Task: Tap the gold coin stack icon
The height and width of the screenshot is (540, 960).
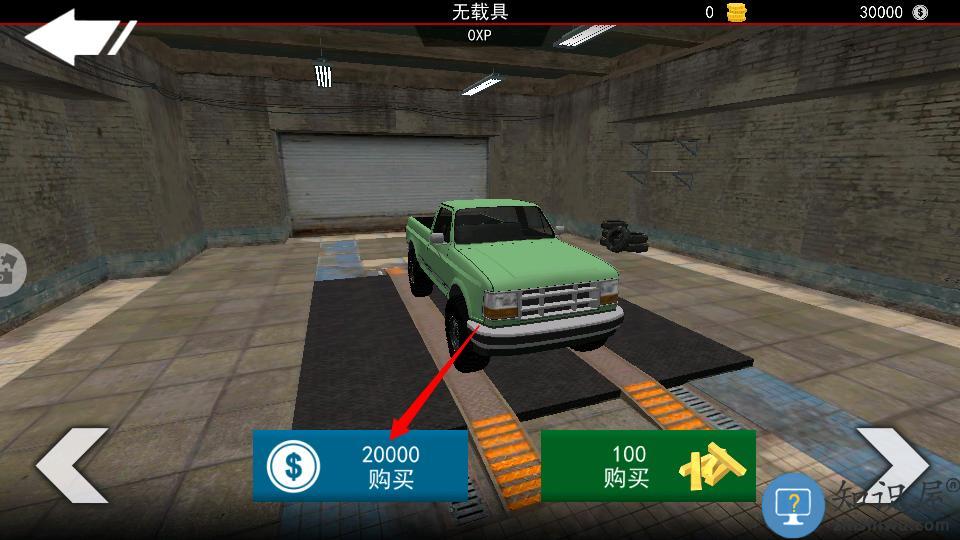Action: click(x=737, y=12)
